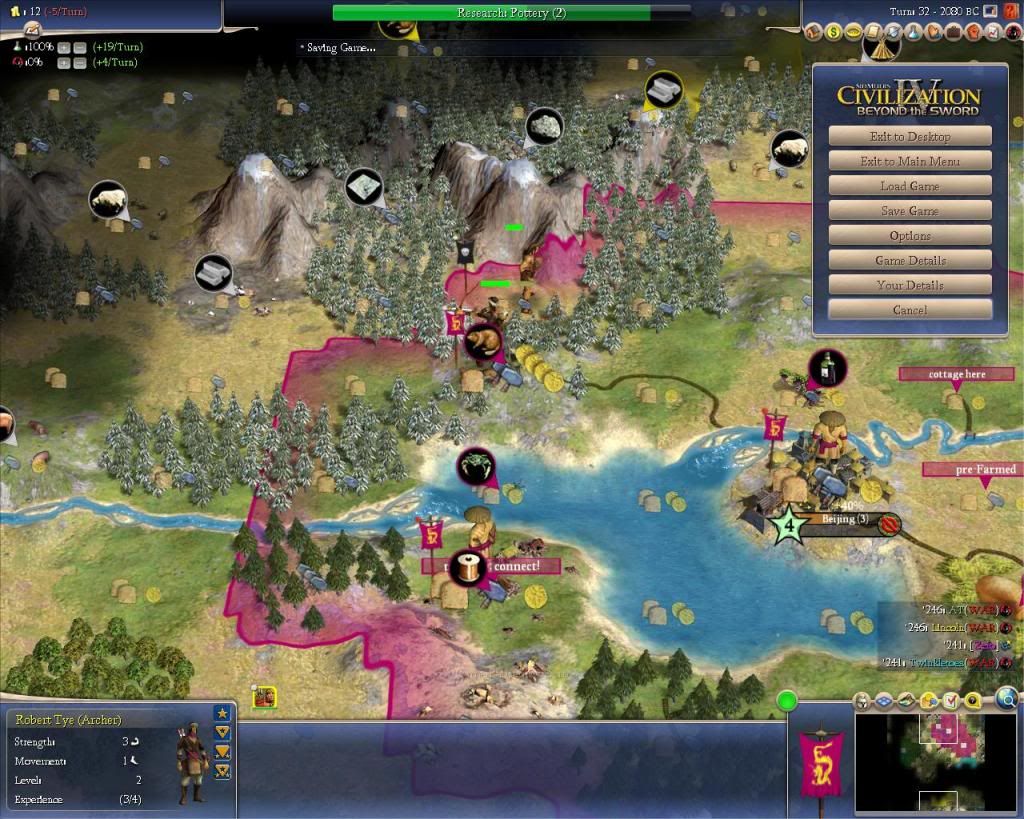Click the Research: Pottery progress bar
1024x819 pixels.
[x=510, y=13]
